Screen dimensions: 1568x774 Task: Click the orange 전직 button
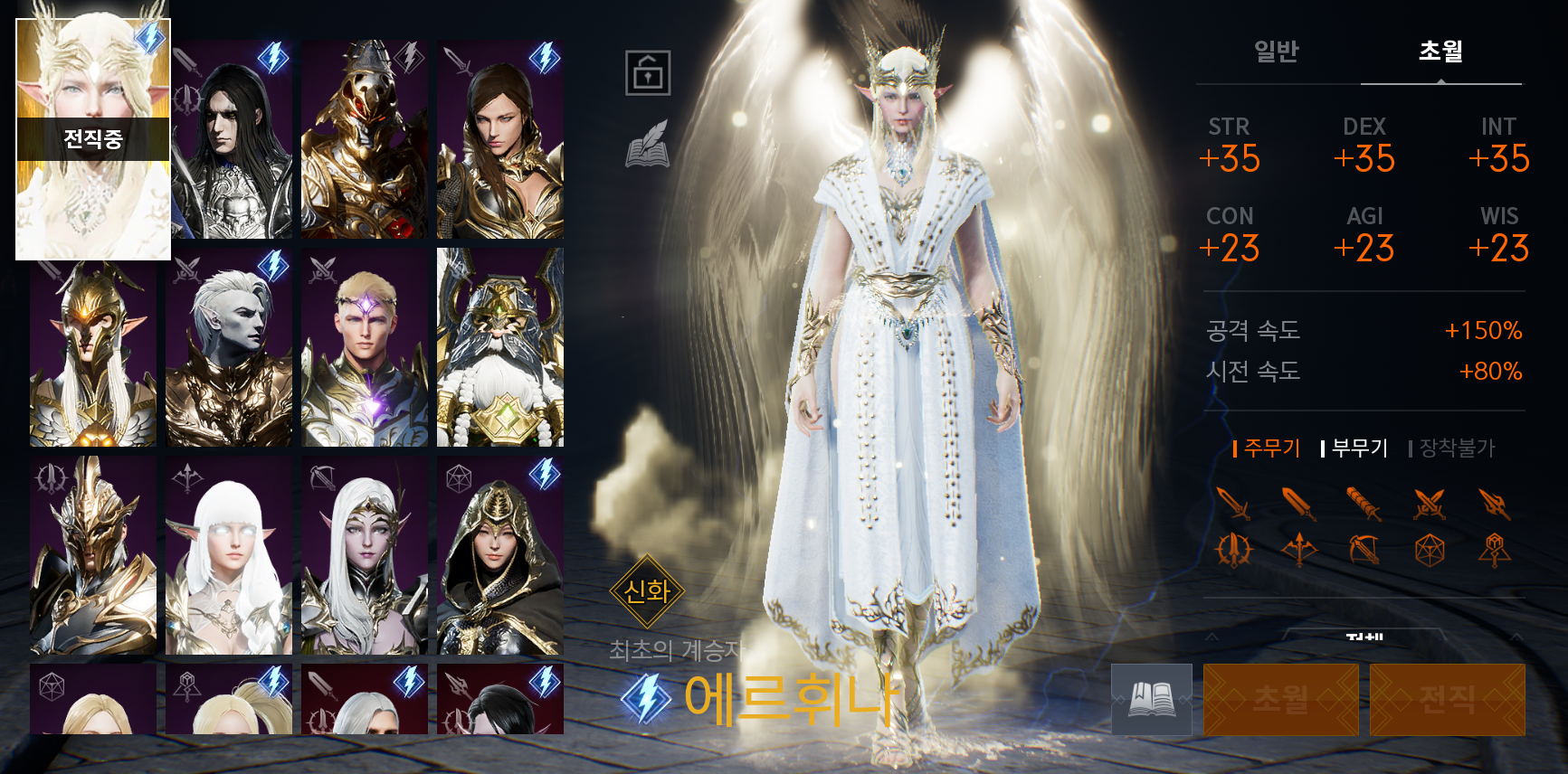1447,699
